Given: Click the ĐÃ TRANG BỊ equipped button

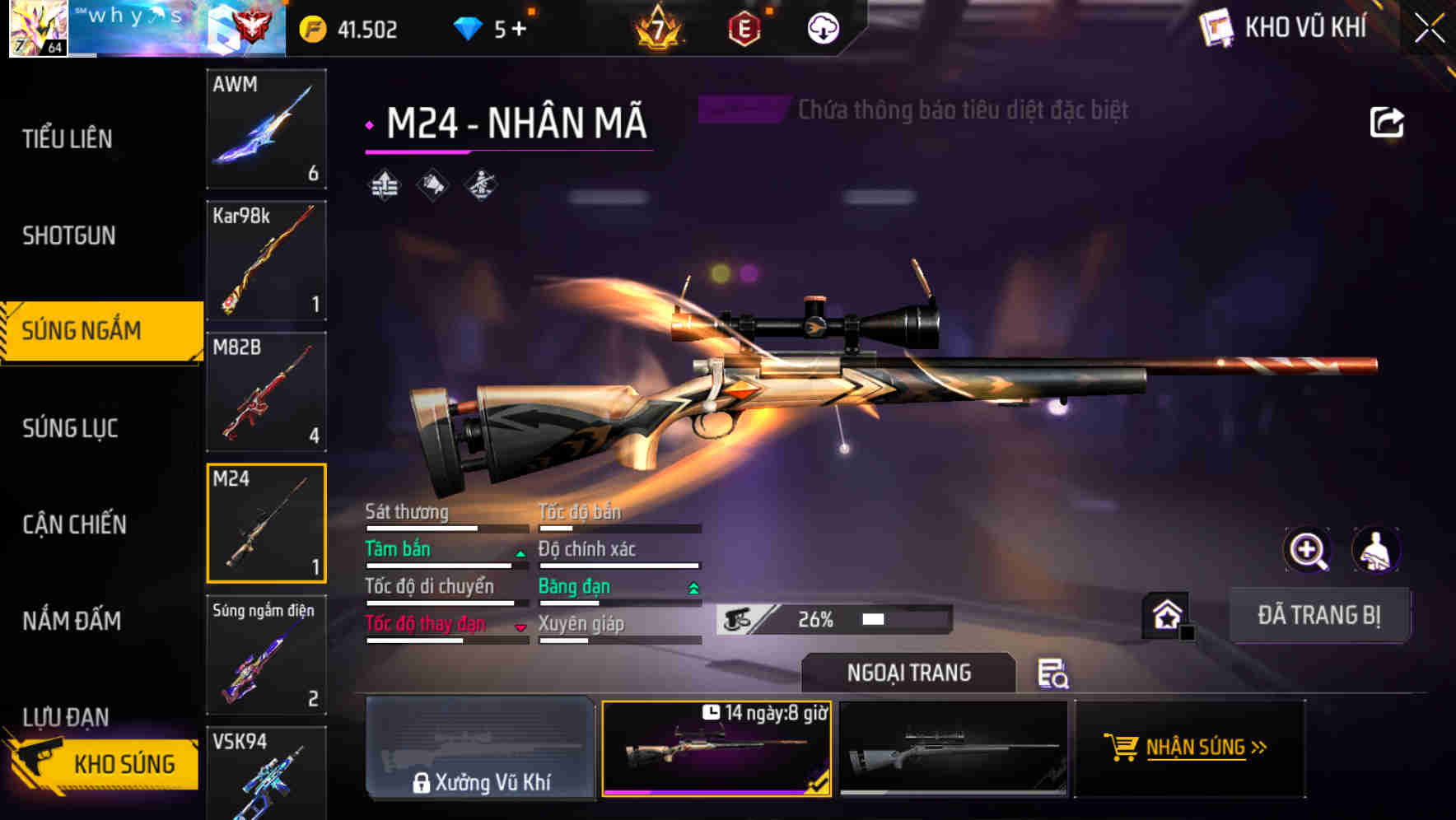Looking at the screenshot, I should click(x=1319, y=614).
